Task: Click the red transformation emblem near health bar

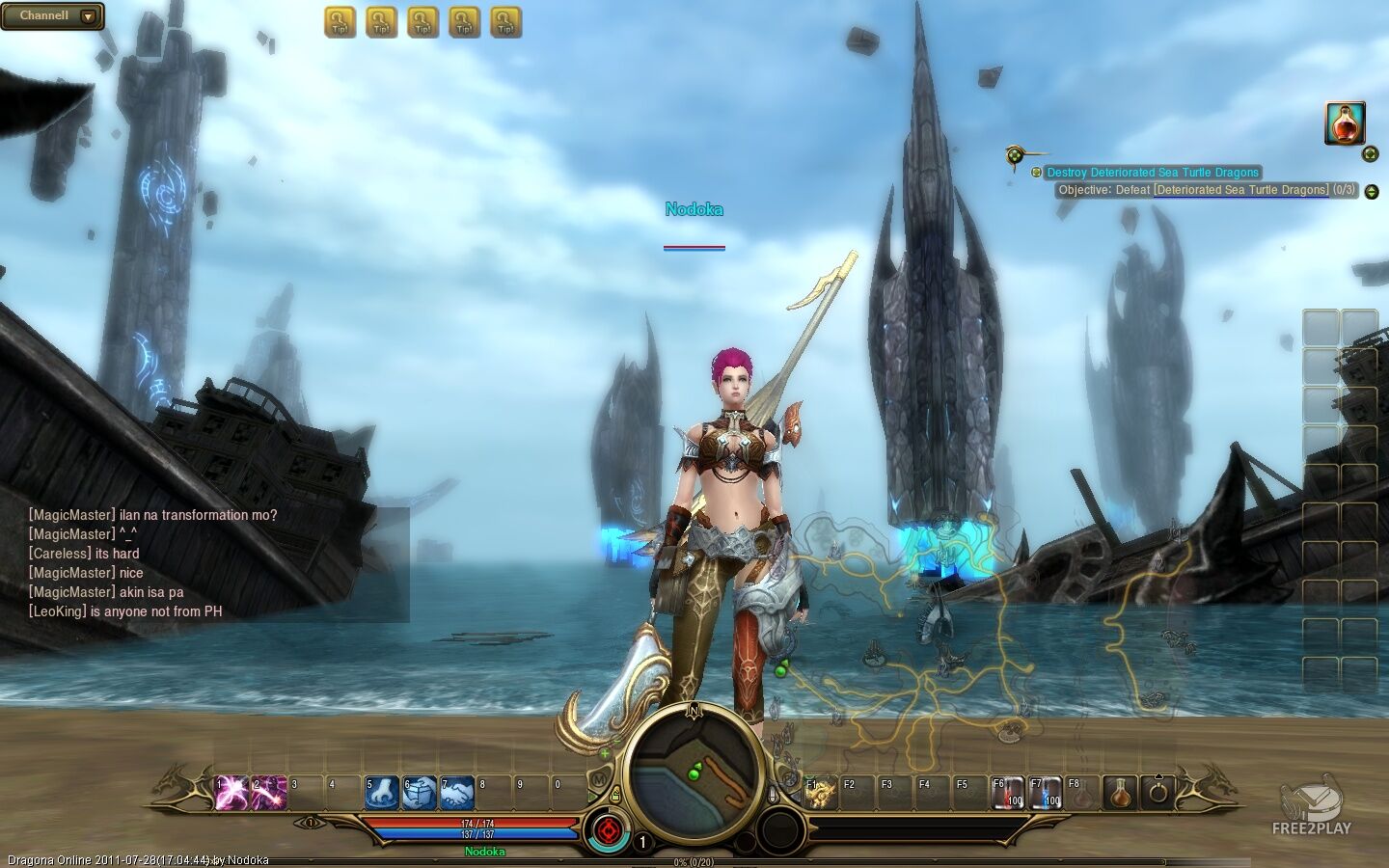Action: click(x=608, y=830)
